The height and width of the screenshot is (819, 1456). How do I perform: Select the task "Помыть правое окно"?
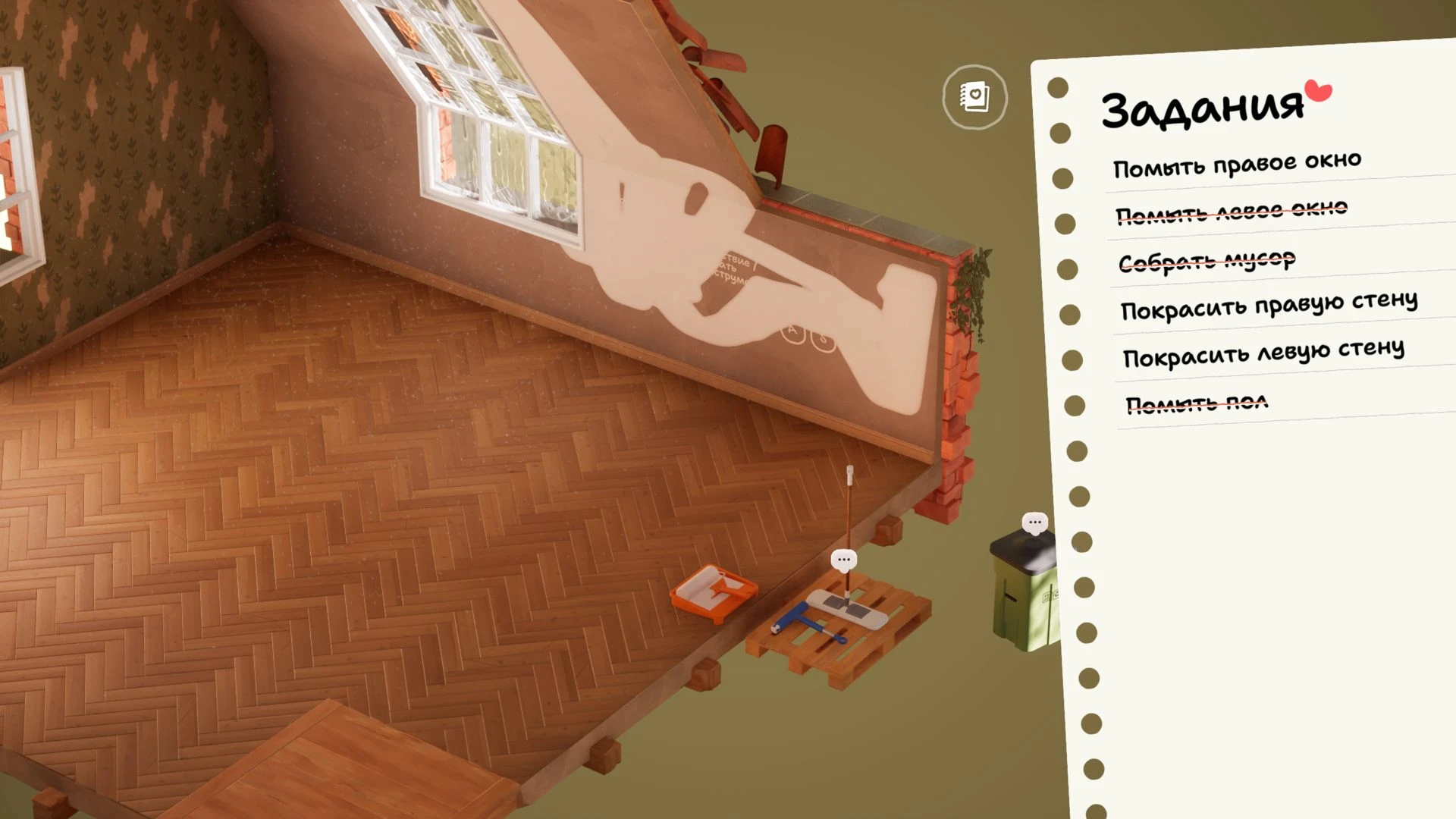pyautogui.click(x=1237, y=165)
